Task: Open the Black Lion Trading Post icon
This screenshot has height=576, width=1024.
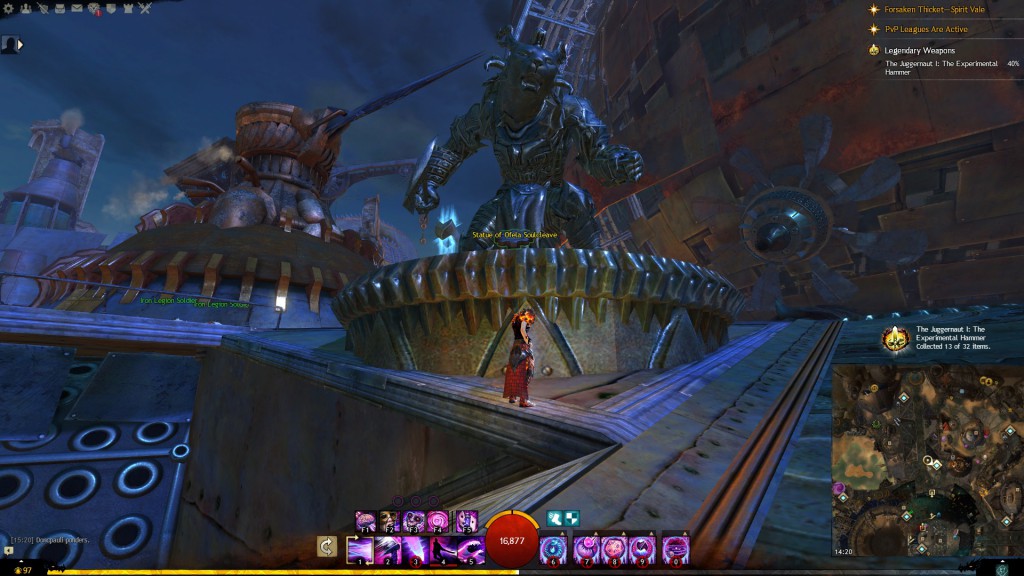Action: 94,8
